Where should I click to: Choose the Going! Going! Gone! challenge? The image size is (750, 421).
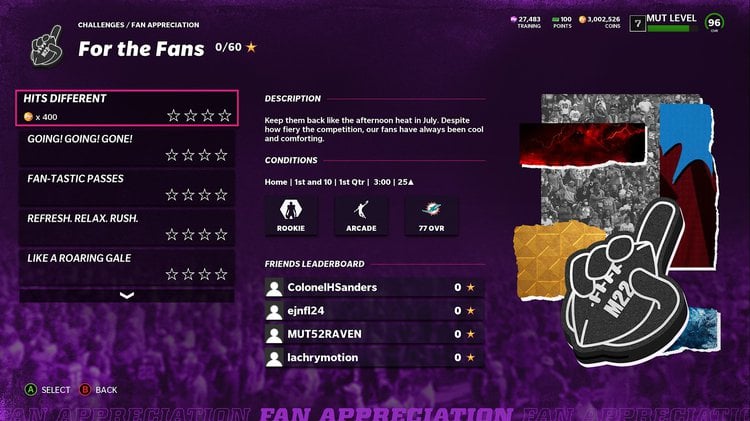pos(127,147)
